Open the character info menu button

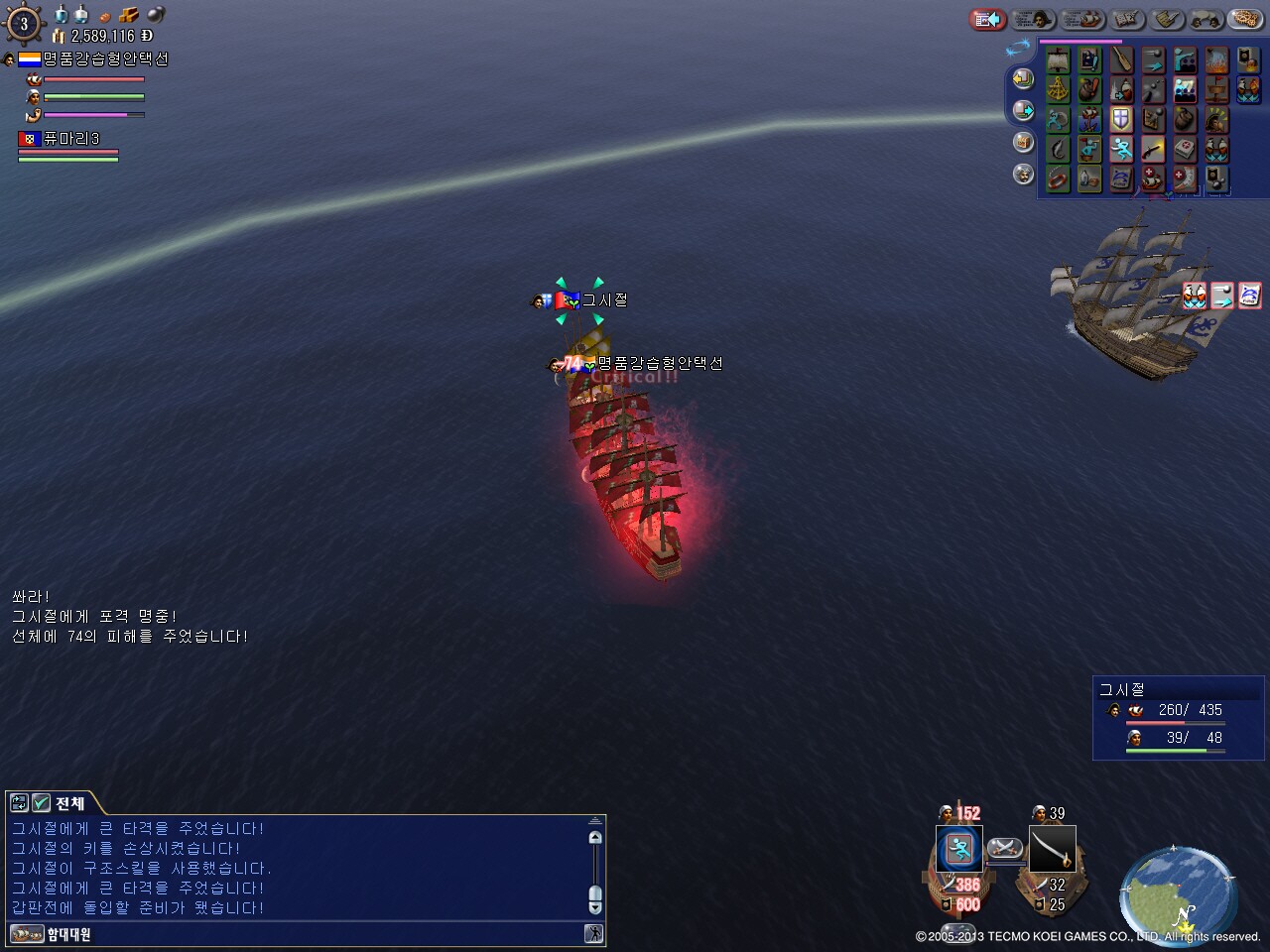coord(1034,19)
